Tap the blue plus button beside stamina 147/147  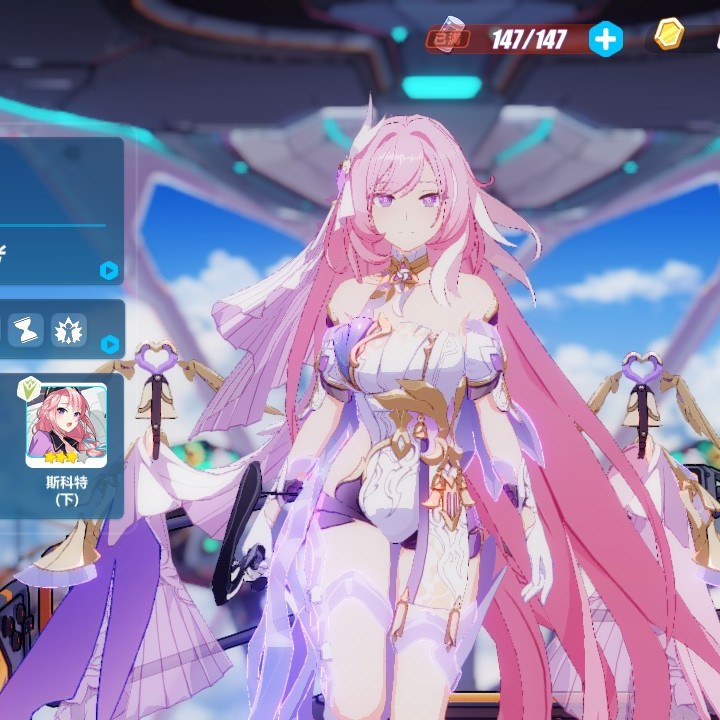tap(605, 39)
